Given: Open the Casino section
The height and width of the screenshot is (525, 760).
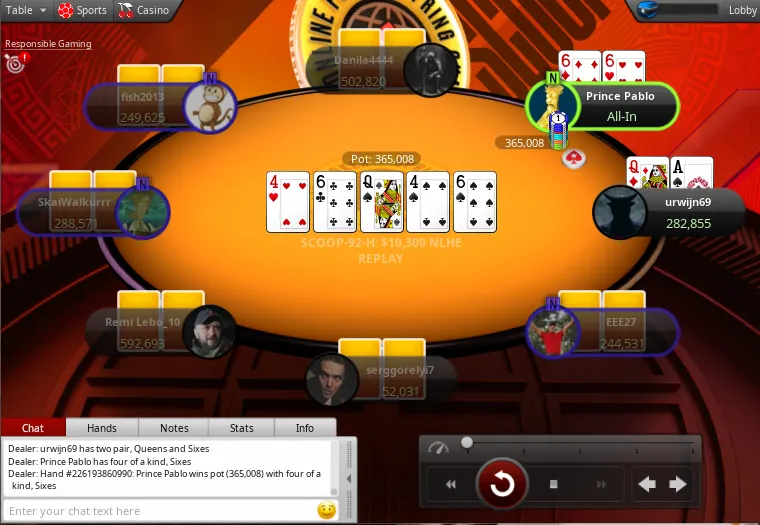Looking at the screenshot, I should point(144,10).
